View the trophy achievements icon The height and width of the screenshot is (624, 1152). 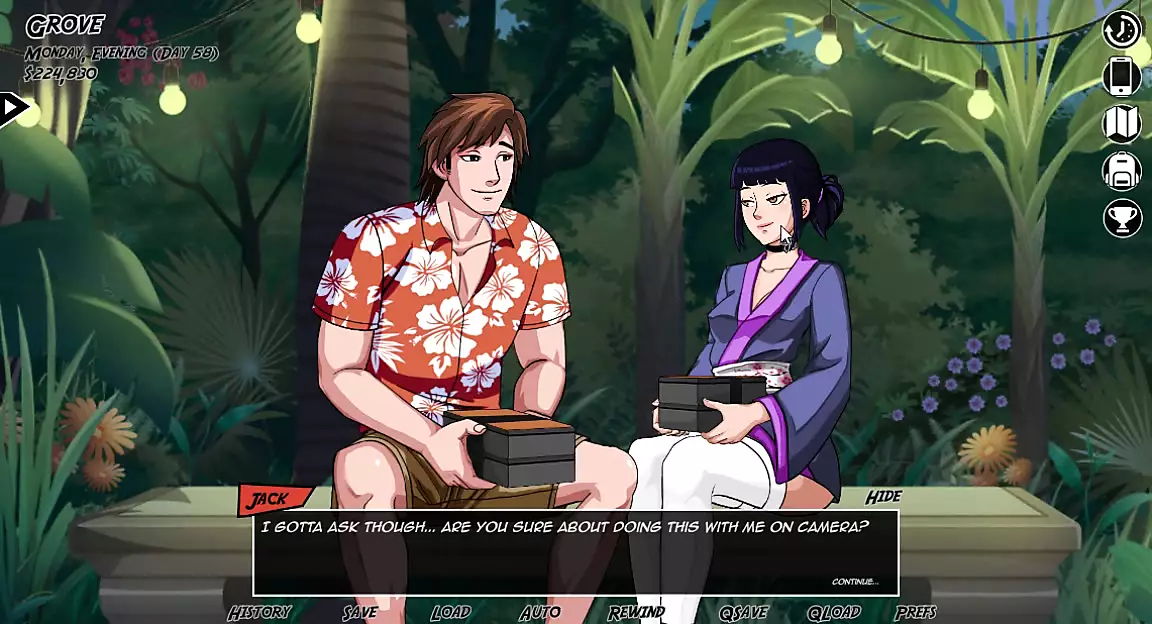tap(1122, 218)
